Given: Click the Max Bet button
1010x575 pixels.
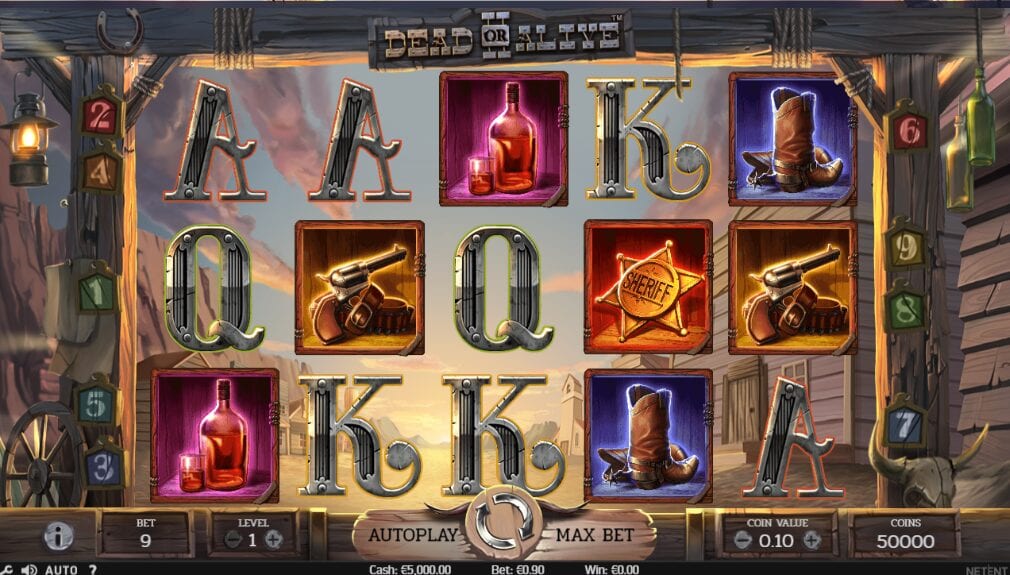Looking at the screenshot, I should (x=596, y=535).
